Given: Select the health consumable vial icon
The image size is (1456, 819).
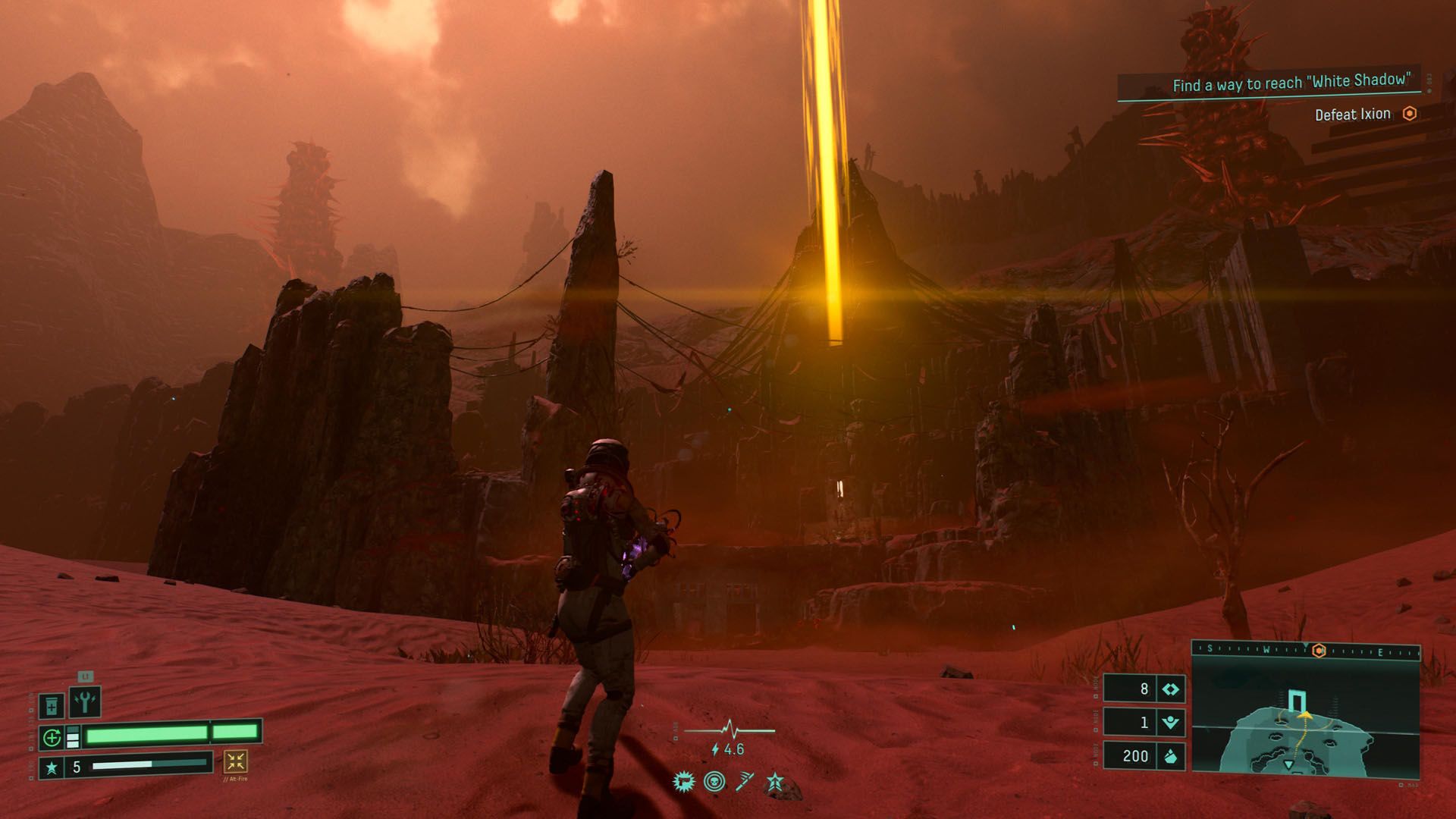Looking at the screenshot, I should pyautogui.click(x=52, y=706).
